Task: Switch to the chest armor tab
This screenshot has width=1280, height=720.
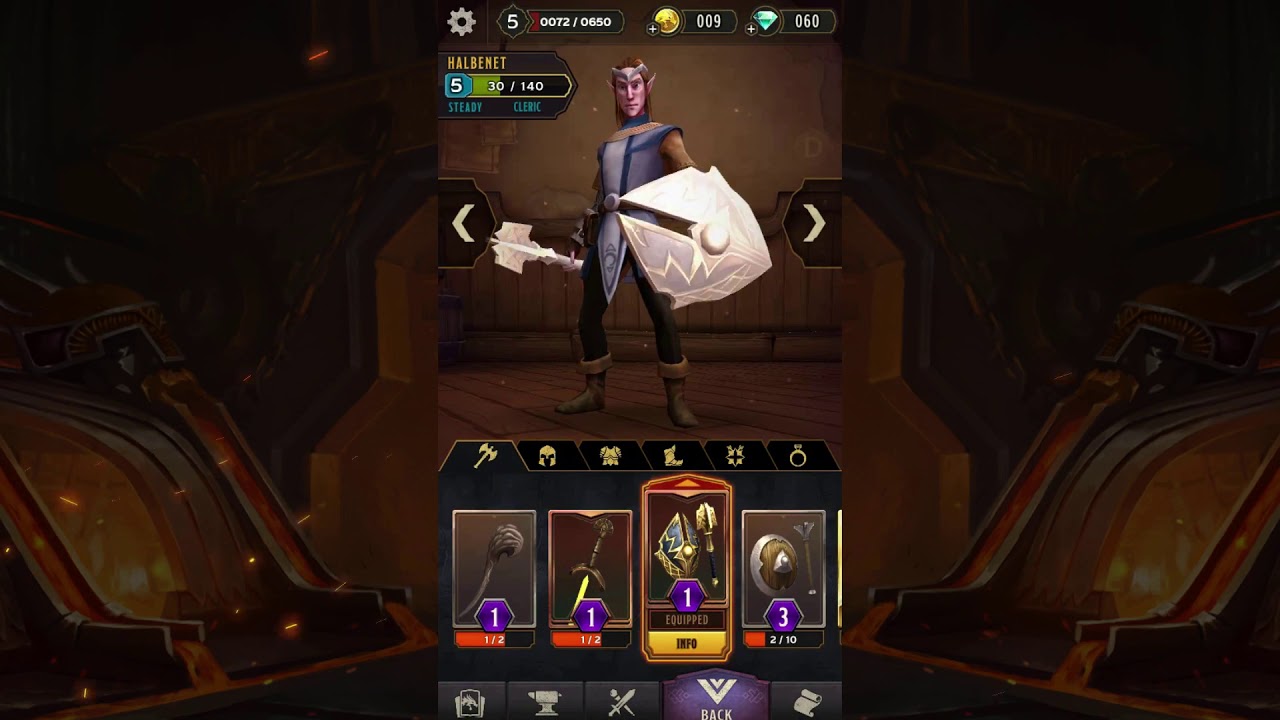Action: pyautogui.click(x=610, y=457)
